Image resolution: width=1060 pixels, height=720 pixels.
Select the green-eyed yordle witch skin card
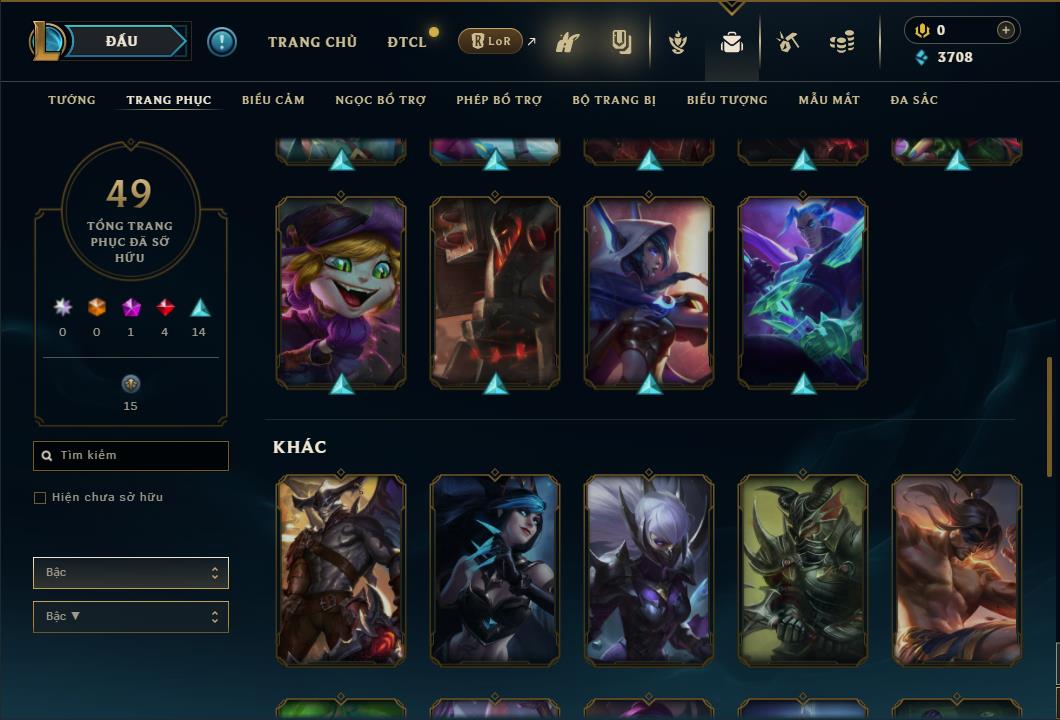[341, 291]
